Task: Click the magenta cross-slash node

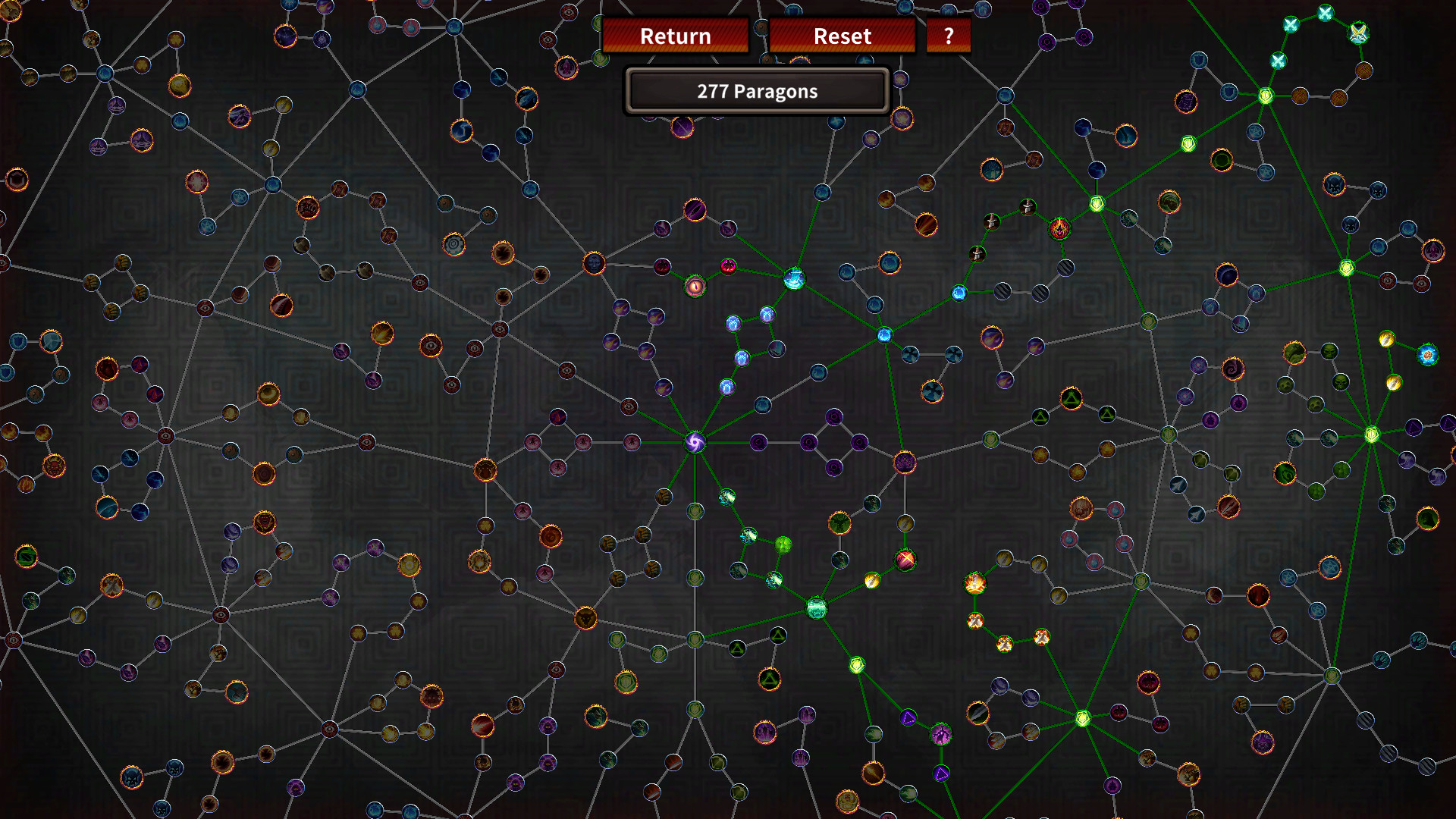Action: click(x=905, y=561)
